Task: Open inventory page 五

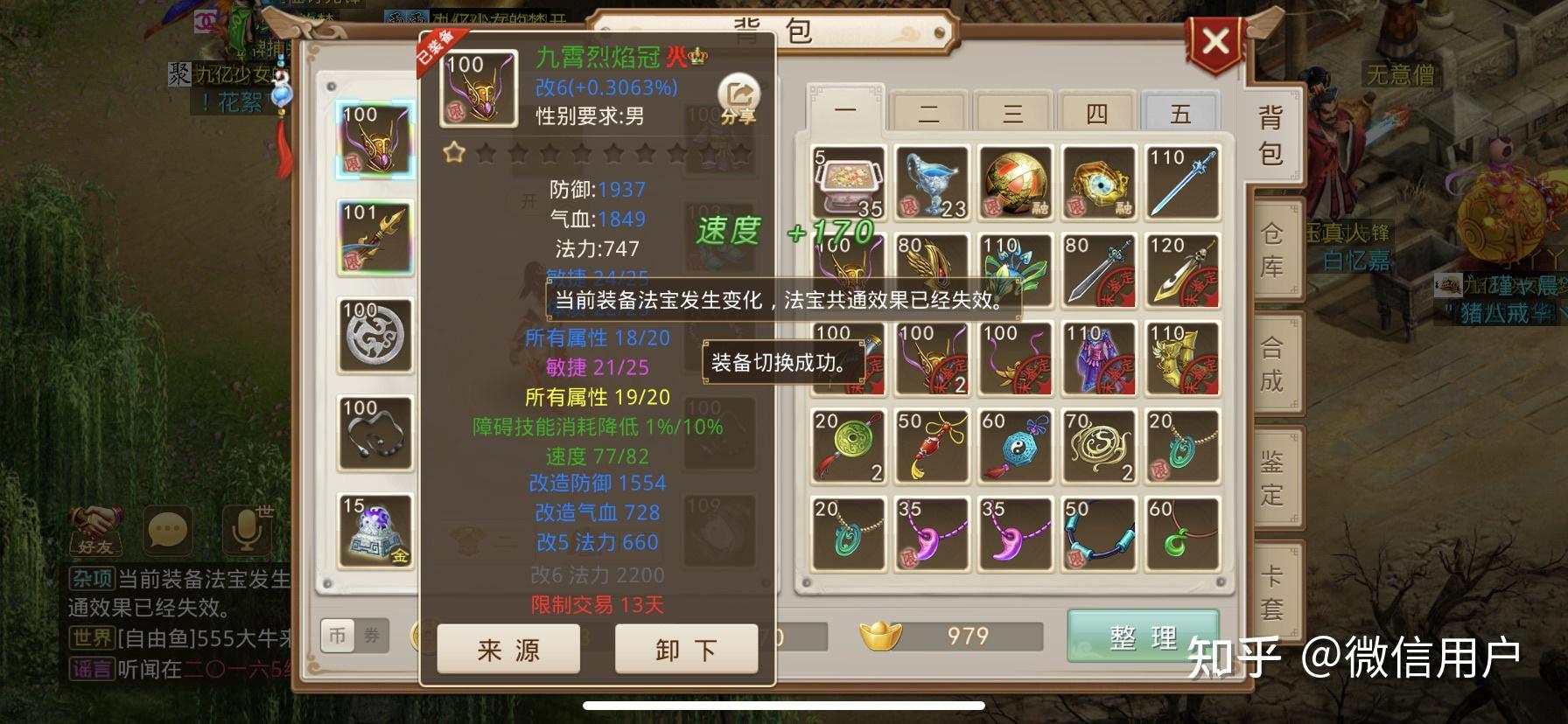Action: (x=1180, y=112)
